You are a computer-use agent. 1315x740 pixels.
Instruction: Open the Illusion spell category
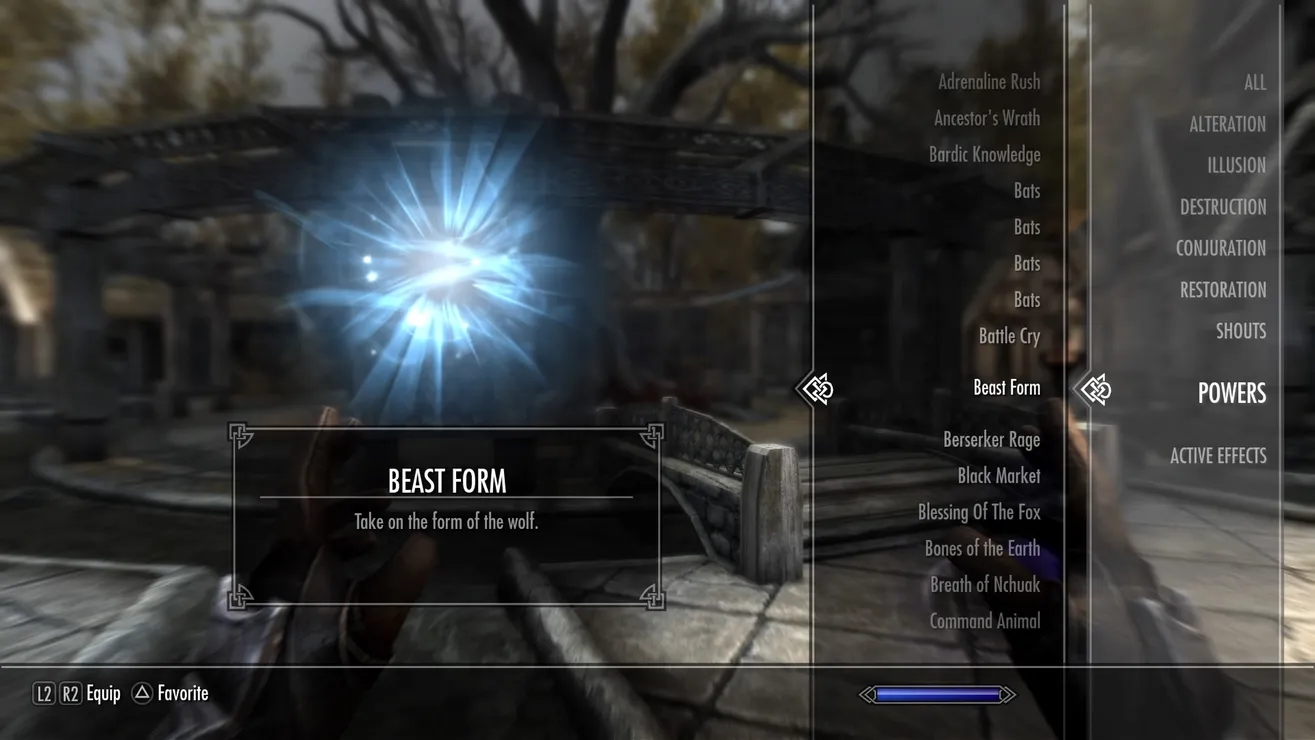point(1236,166)
